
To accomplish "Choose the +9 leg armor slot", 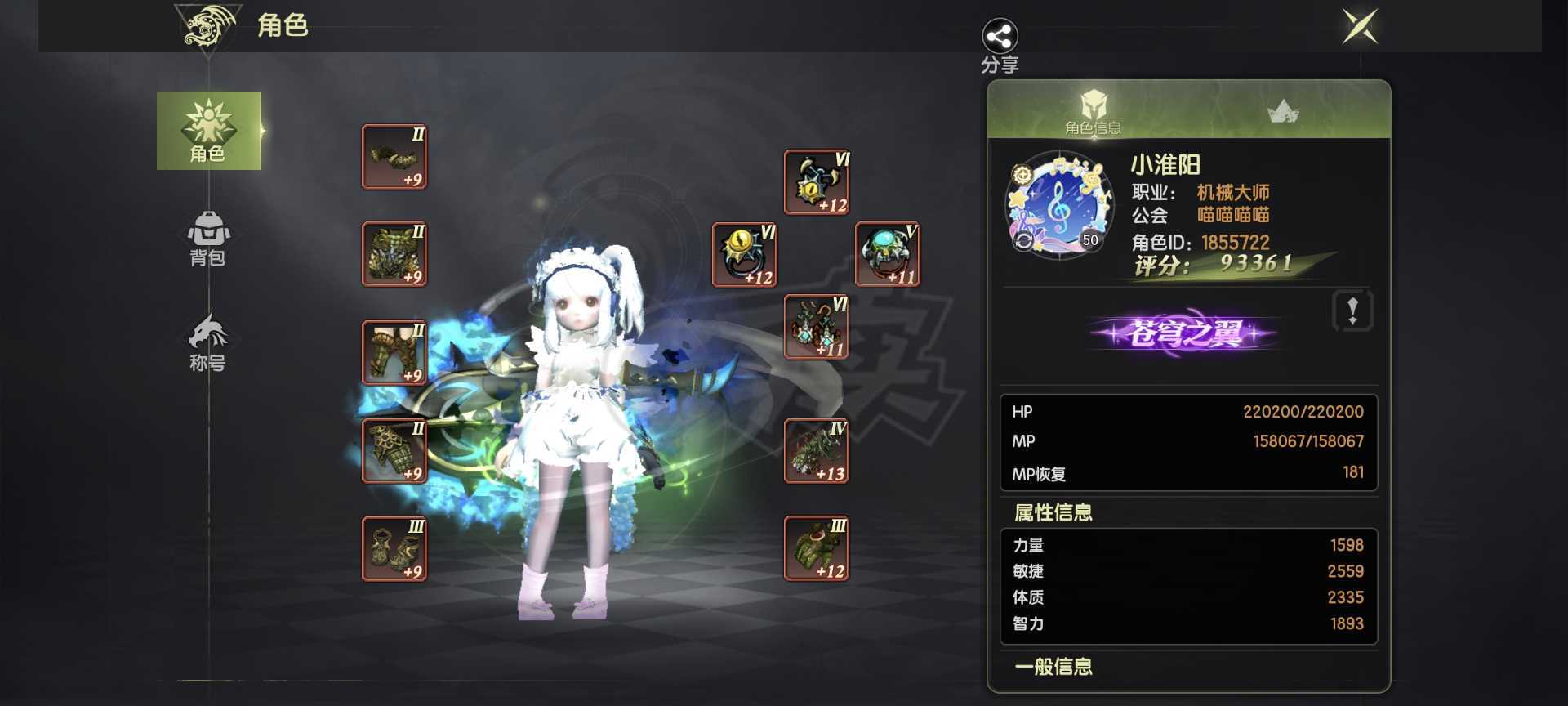I will (394, 353).
